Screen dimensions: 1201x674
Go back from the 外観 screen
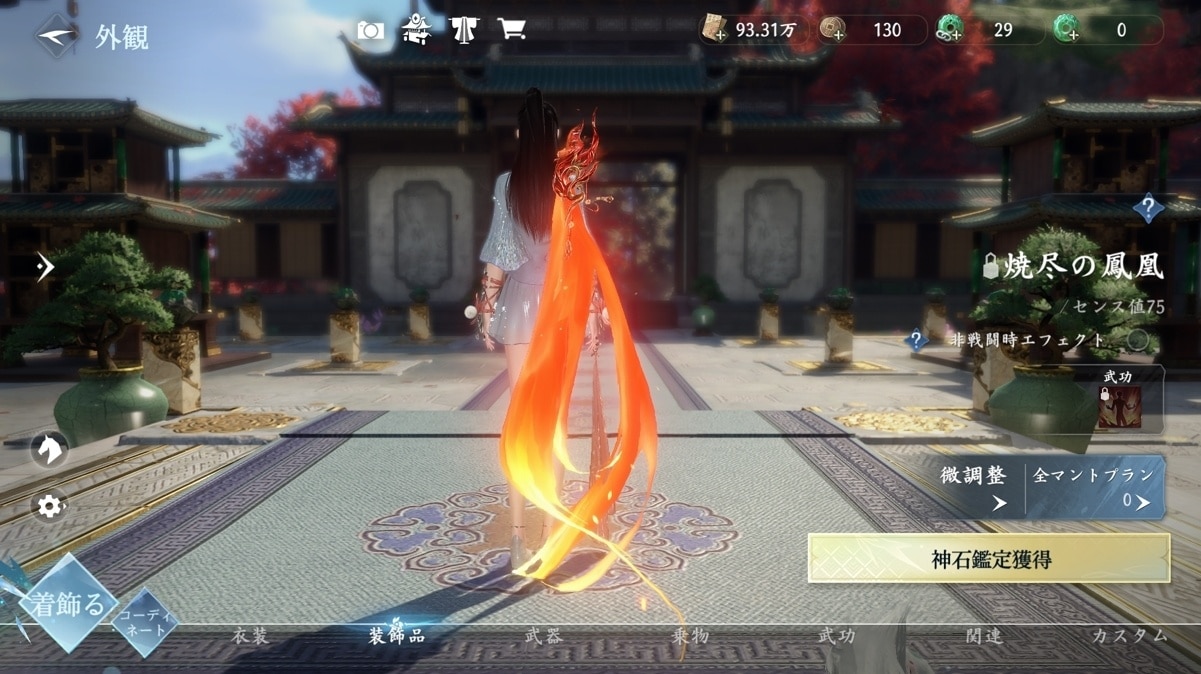[57, 36]
